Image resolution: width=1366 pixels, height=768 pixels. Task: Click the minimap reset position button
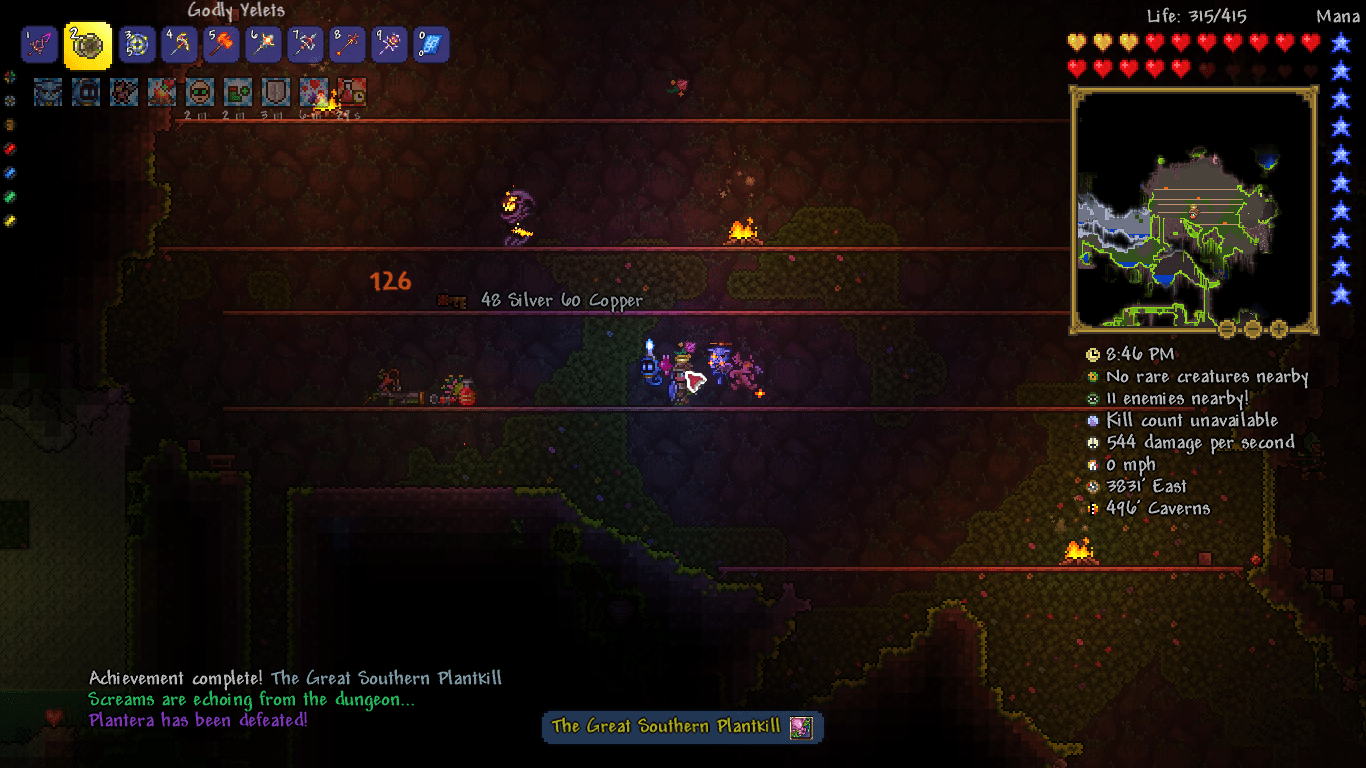1226,327
